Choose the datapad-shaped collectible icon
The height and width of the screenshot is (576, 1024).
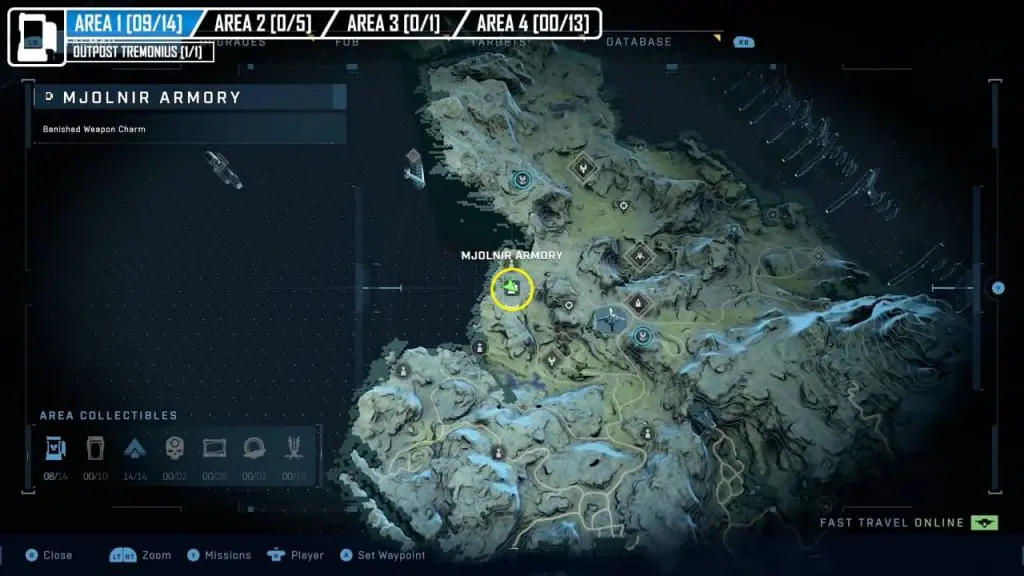pyautogui.click(x=215, y=448)
